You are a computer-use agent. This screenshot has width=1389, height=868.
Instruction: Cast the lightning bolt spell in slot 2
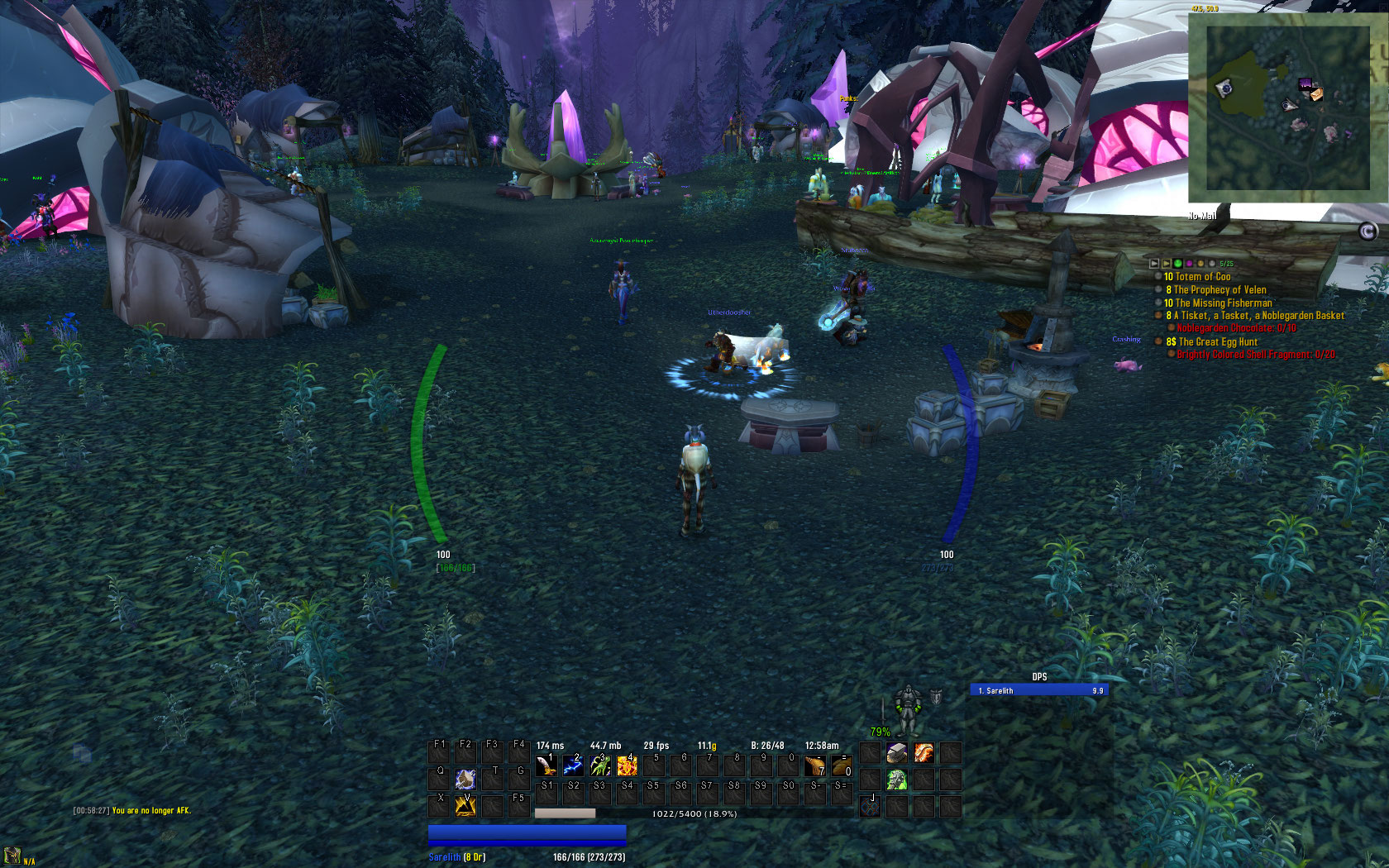point(572,765)
